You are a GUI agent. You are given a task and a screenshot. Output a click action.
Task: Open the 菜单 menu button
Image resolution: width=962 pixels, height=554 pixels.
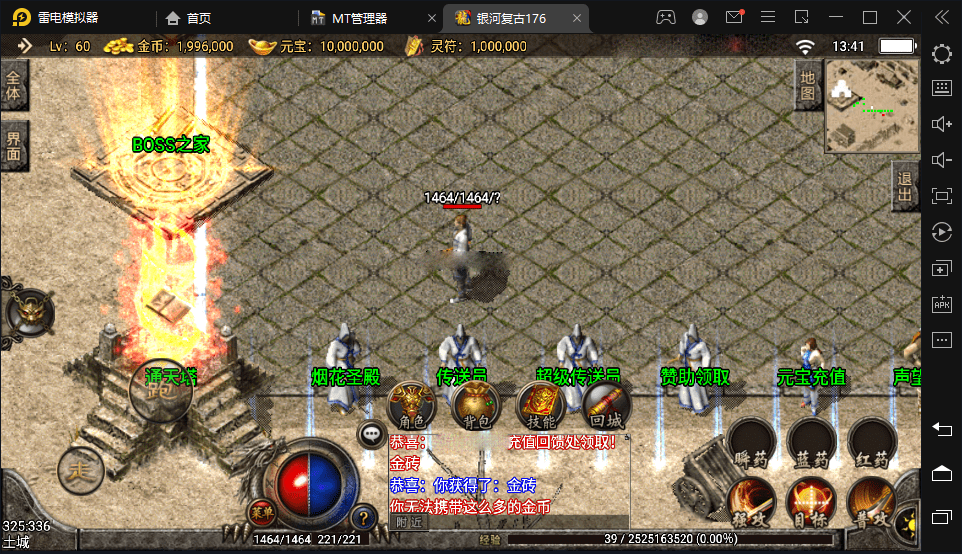262,512
